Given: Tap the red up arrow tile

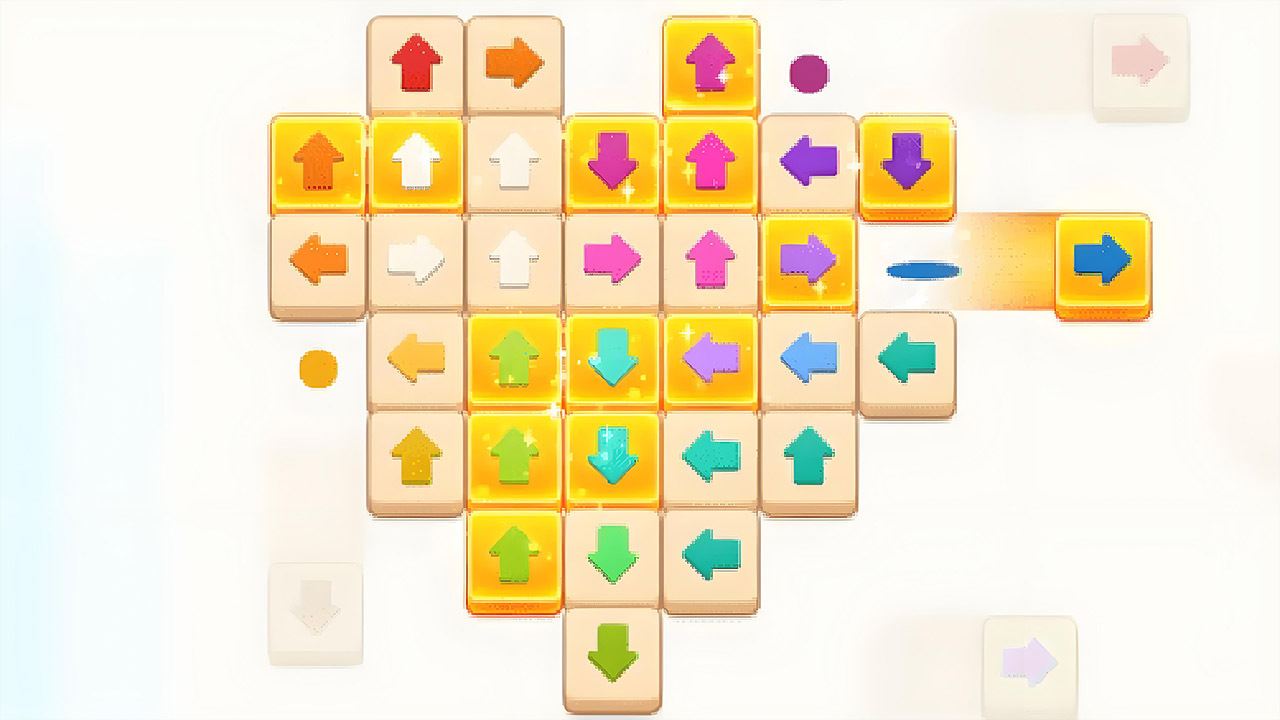Looking at the screenshot, I should (x=416, y=64).
